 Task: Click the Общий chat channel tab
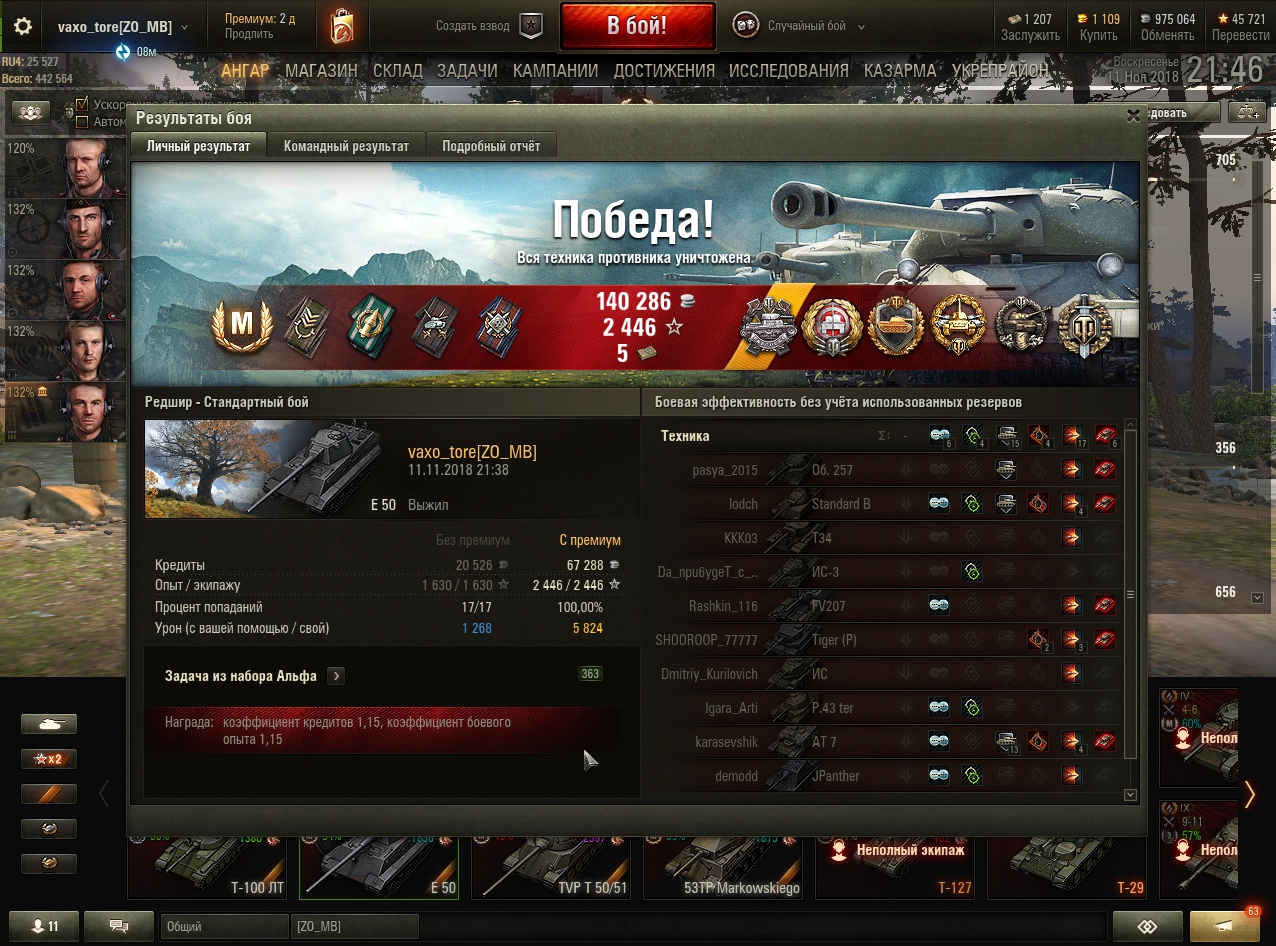coord(223,926)
